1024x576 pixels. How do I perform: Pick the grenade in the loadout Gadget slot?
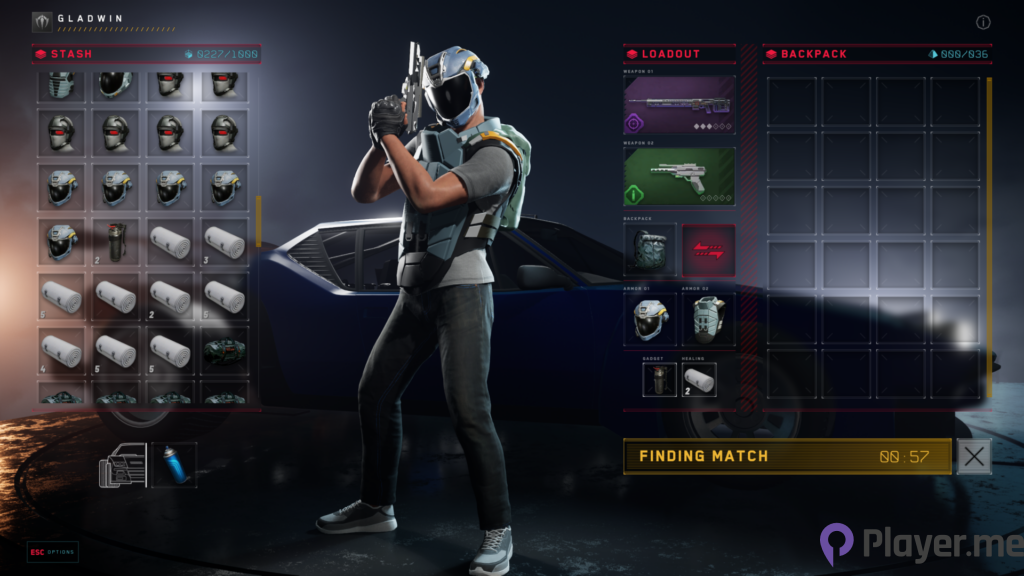point(659,379)
